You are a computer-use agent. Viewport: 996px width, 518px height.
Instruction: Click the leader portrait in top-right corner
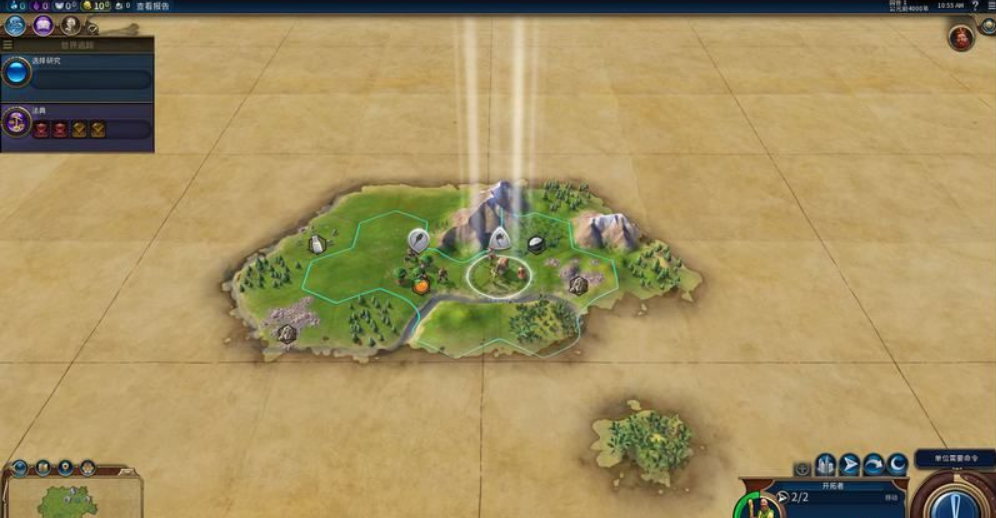click(x=961, y=38)
